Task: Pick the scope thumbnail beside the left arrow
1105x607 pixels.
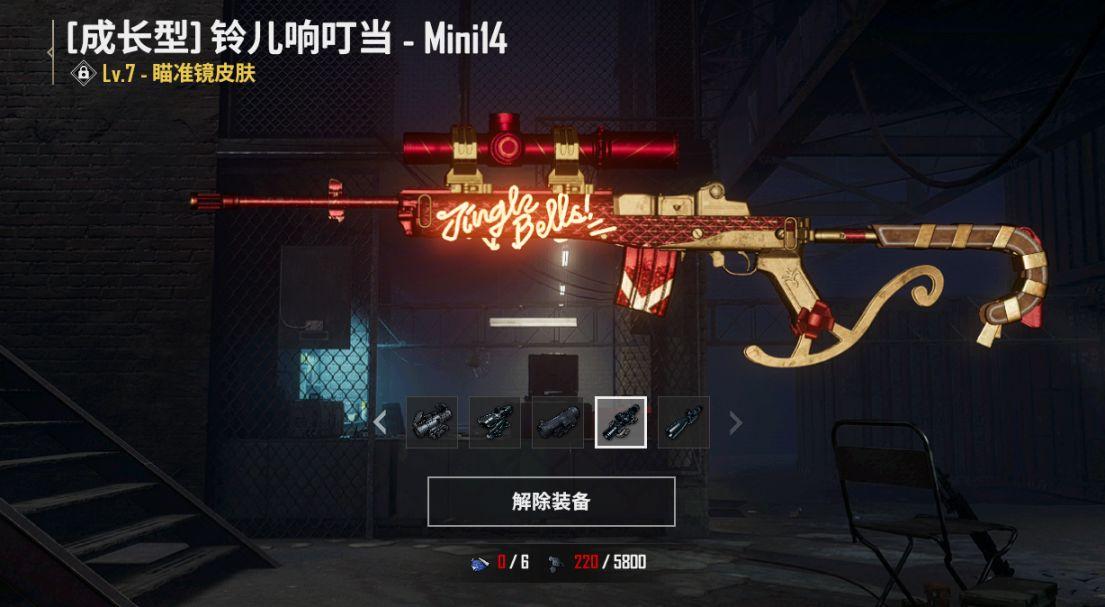Action: point(432,422)
